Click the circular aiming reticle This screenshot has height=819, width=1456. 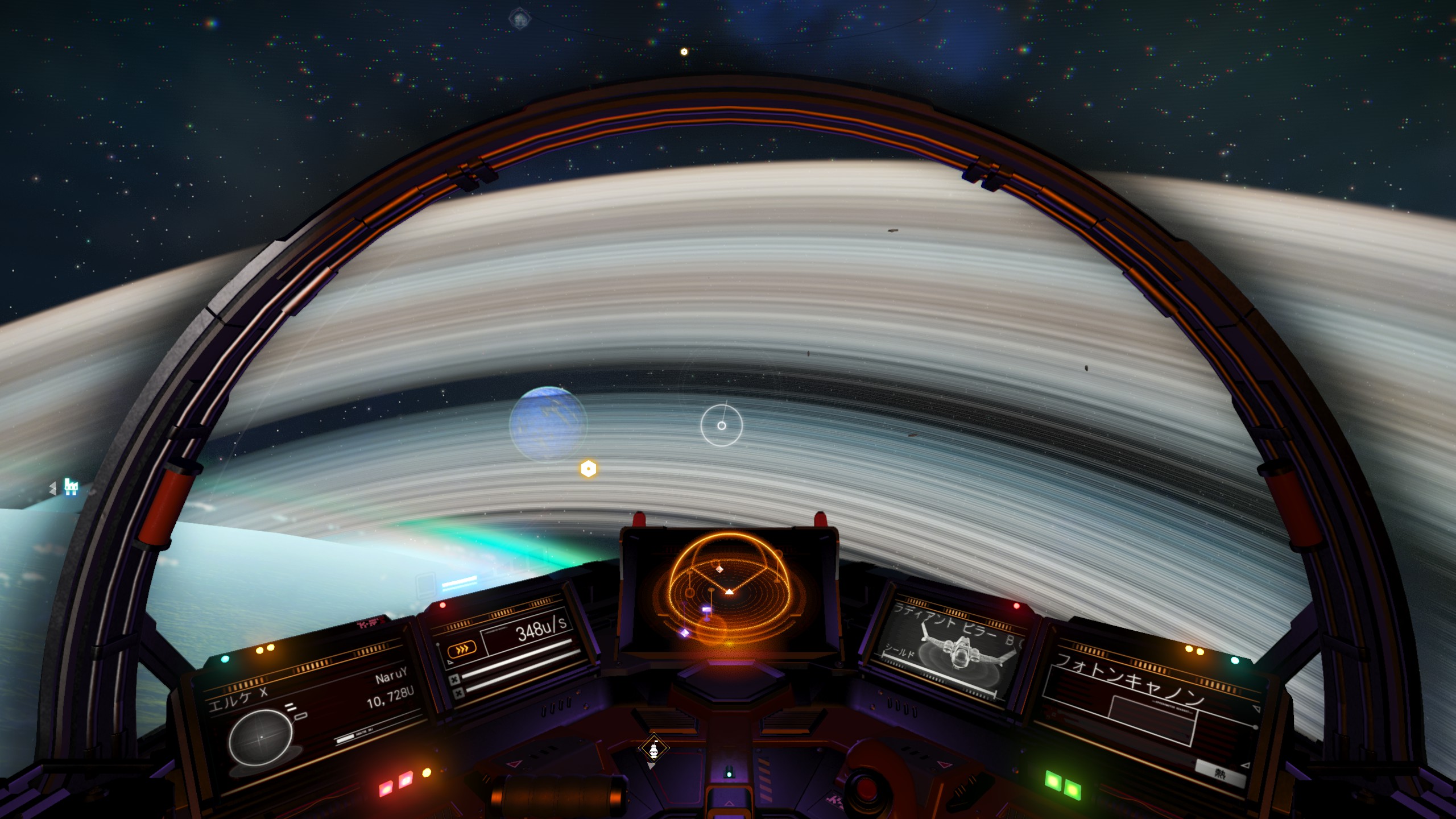(721, 425)
